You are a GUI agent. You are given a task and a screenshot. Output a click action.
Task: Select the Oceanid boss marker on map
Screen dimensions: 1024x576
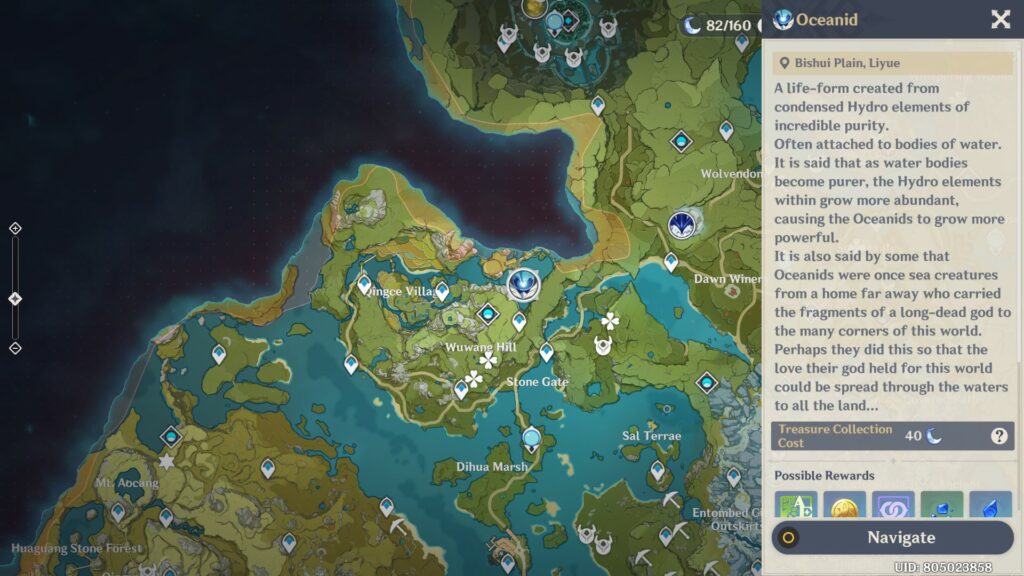(522, 286)
